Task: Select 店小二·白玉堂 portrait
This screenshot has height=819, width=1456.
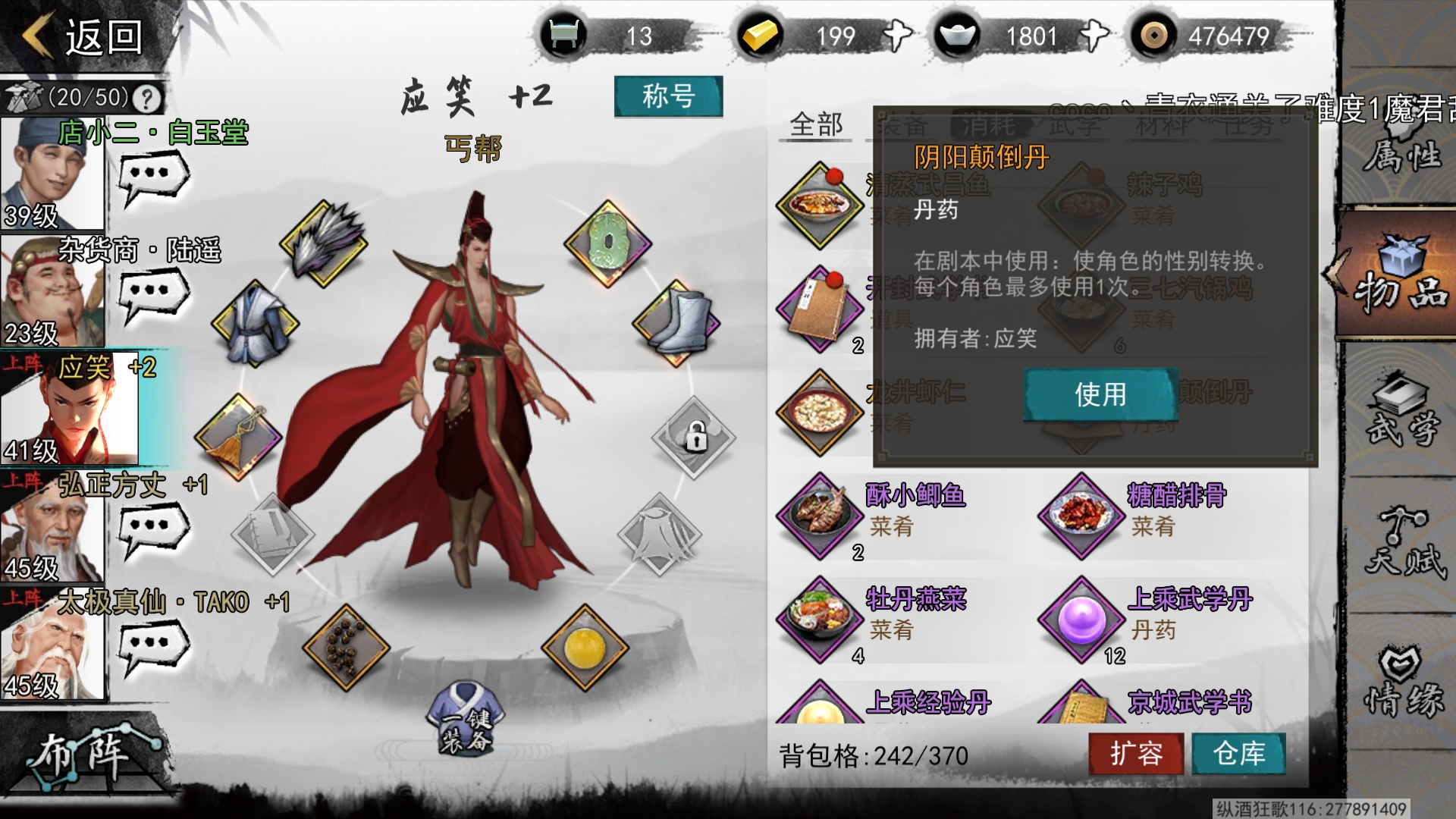Action: (52, 174)
